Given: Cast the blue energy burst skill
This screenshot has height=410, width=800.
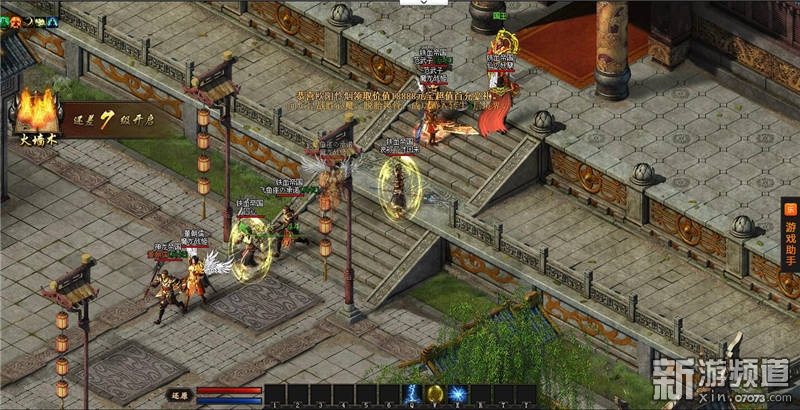Looking at the screenshot, I should [x=457, y=394].
